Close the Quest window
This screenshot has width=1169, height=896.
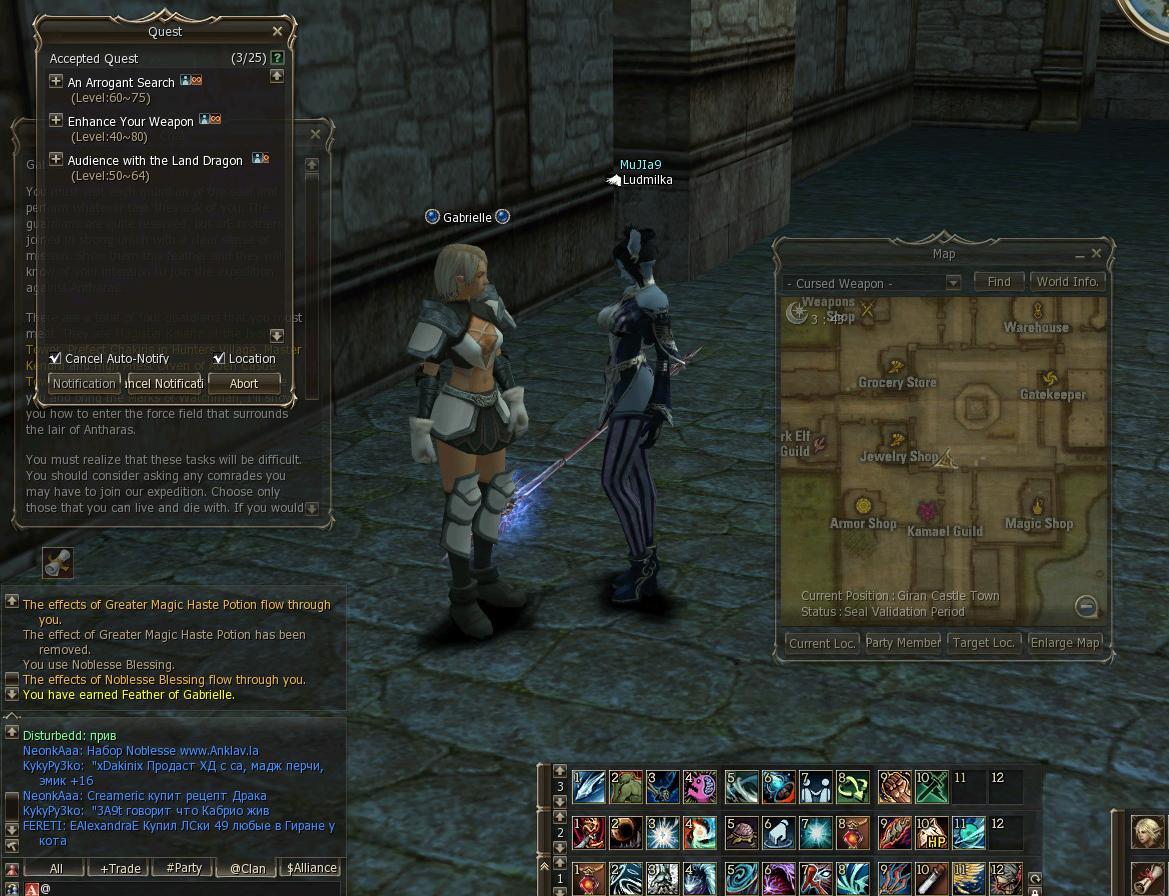coord(277,32)
